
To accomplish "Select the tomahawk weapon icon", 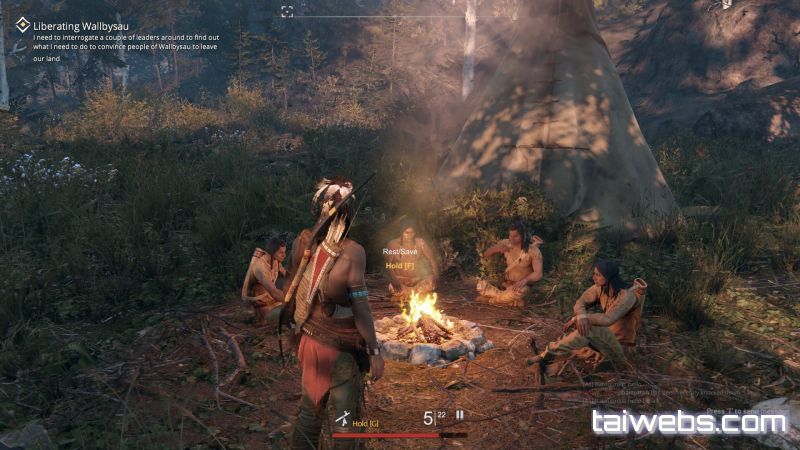I will [x=342, y=419].
